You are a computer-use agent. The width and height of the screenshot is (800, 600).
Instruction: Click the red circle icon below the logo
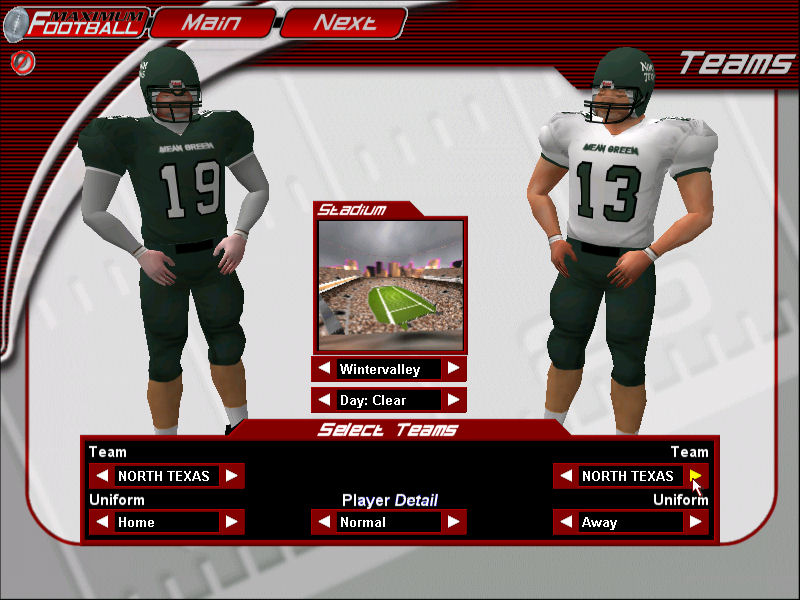18,61
